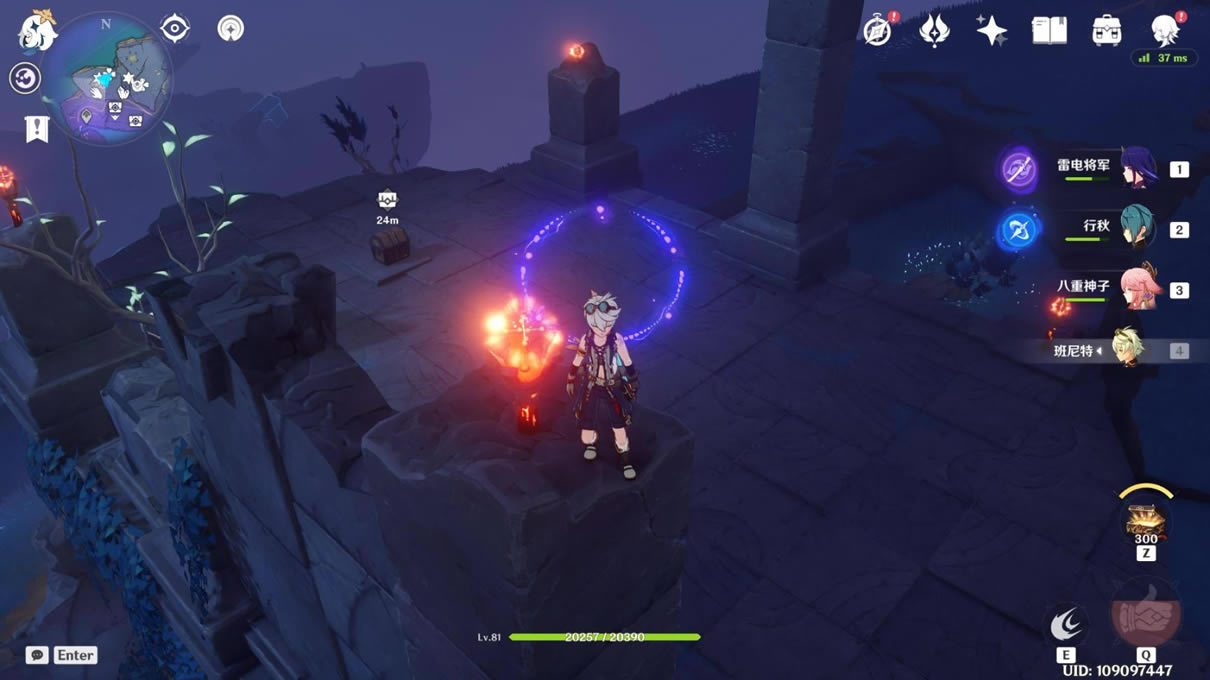
Task: Switch to party member 八重神子
Action: (1137, 290)
